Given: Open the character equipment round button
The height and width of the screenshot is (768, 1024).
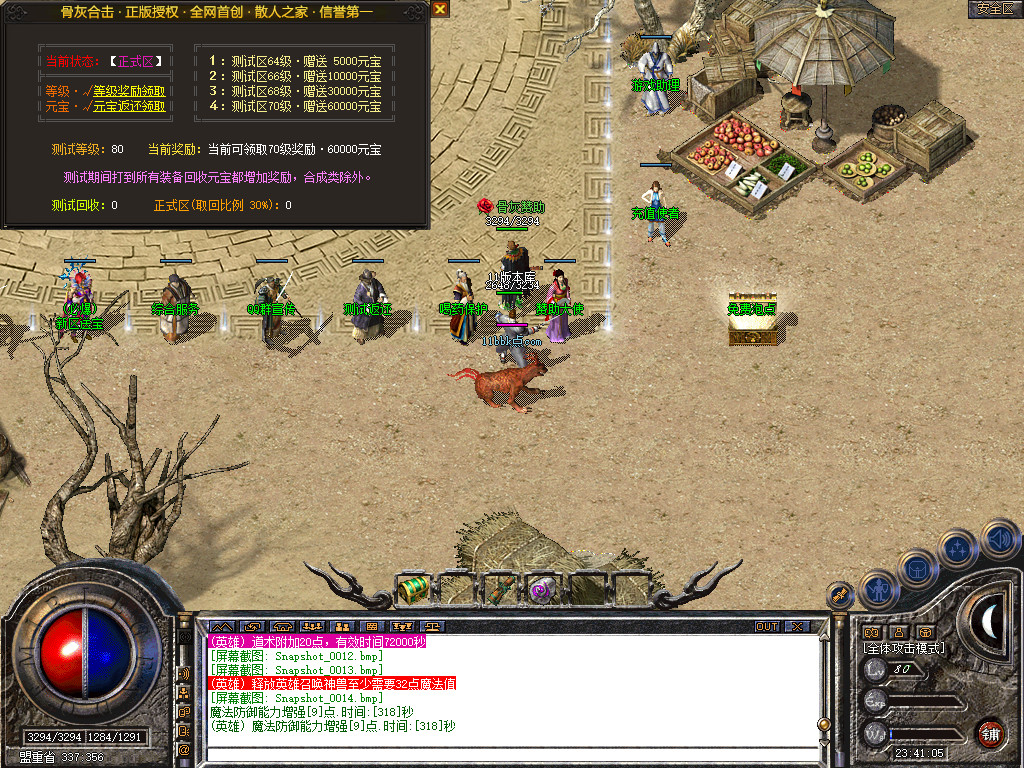Looking at the screenshot, I should coord(878,589).
